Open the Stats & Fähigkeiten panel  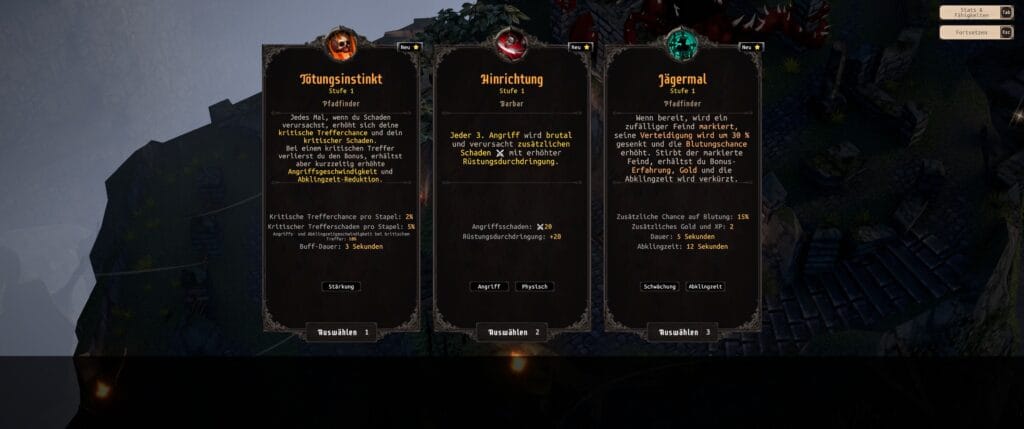[976, 13]
